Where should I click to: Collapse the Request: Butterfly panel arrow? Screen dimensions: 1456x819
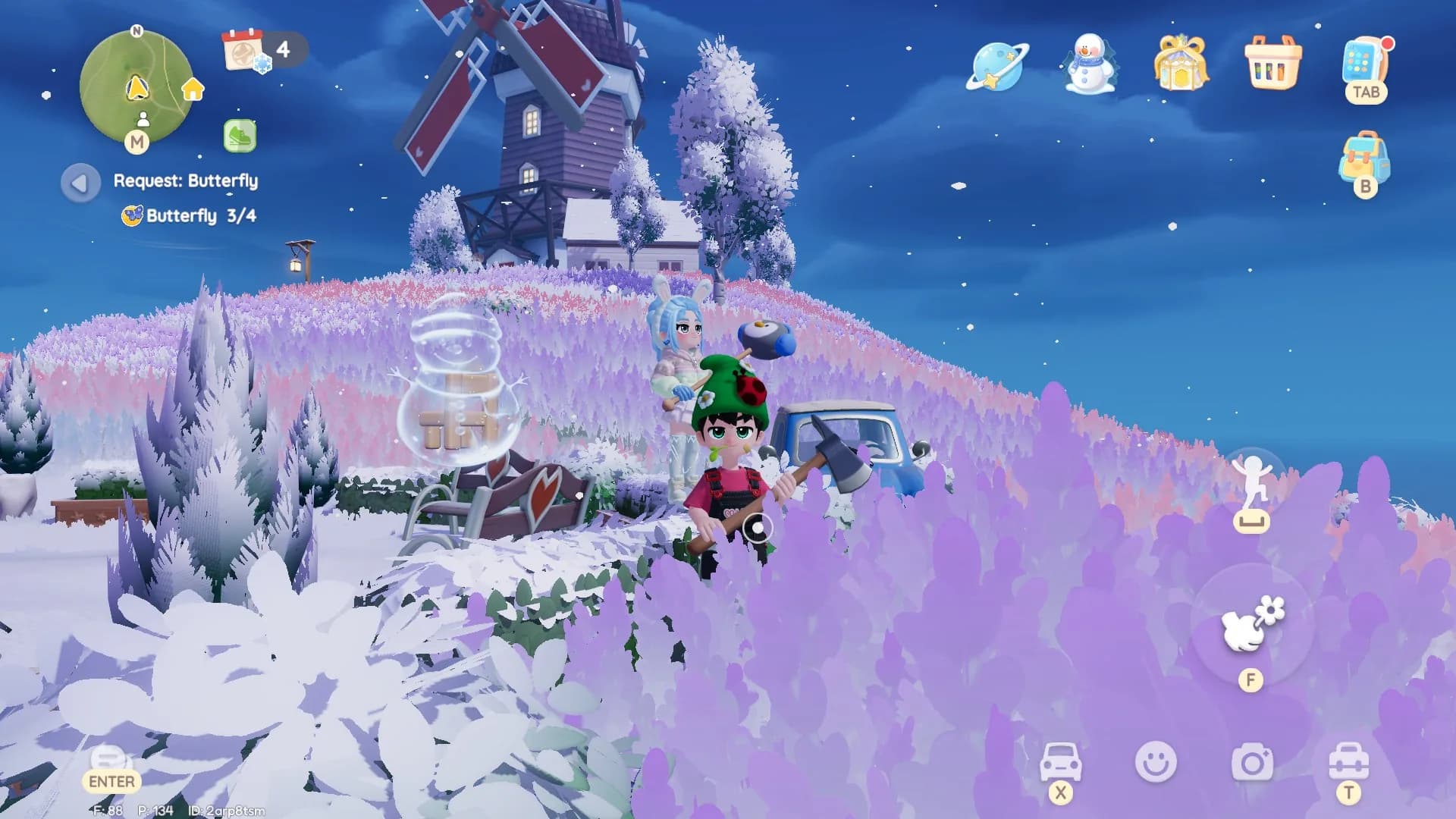(80, 182)
